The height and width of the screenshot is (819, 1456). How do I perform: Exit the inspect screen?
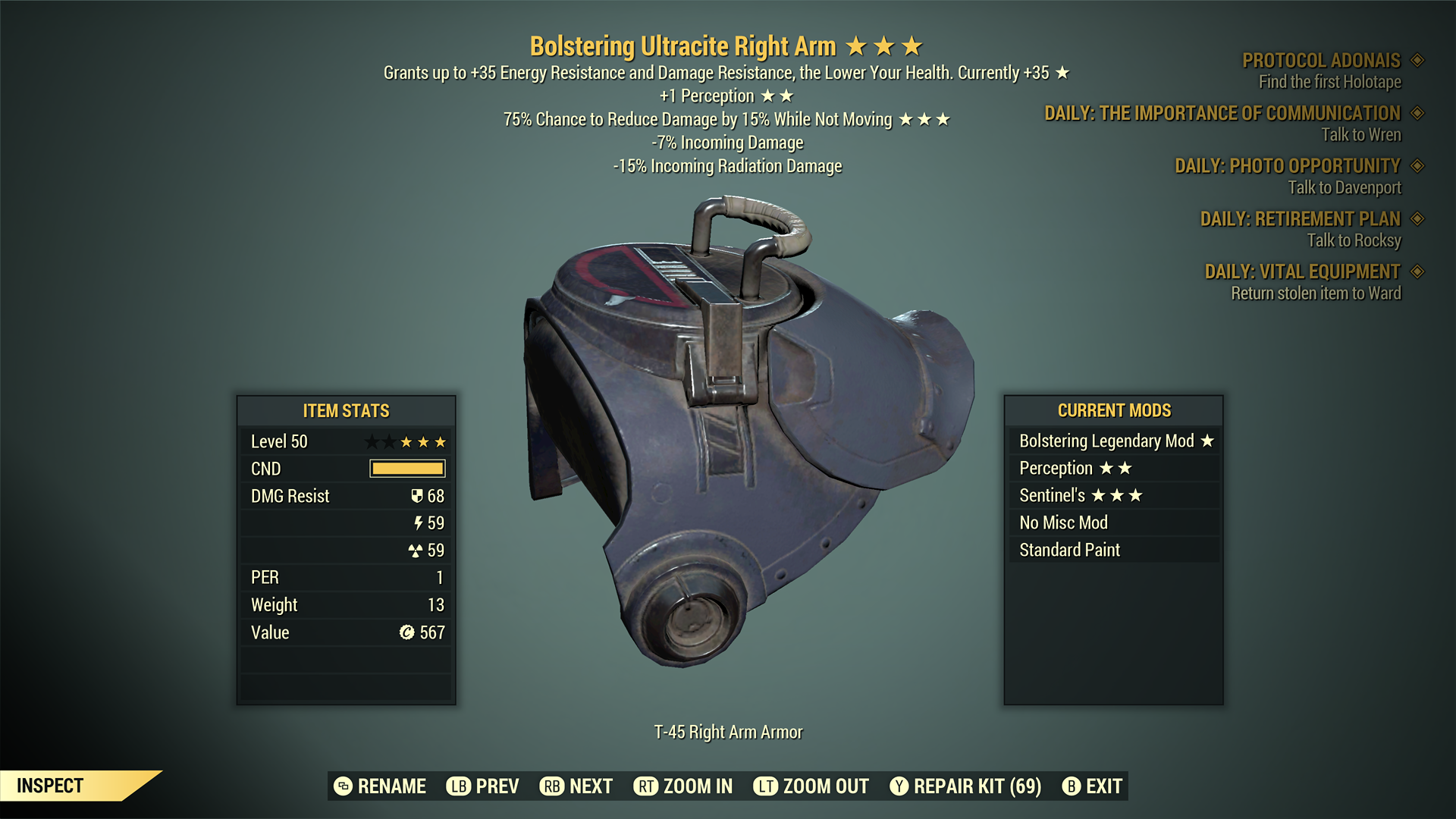(x=1092, y=786)
